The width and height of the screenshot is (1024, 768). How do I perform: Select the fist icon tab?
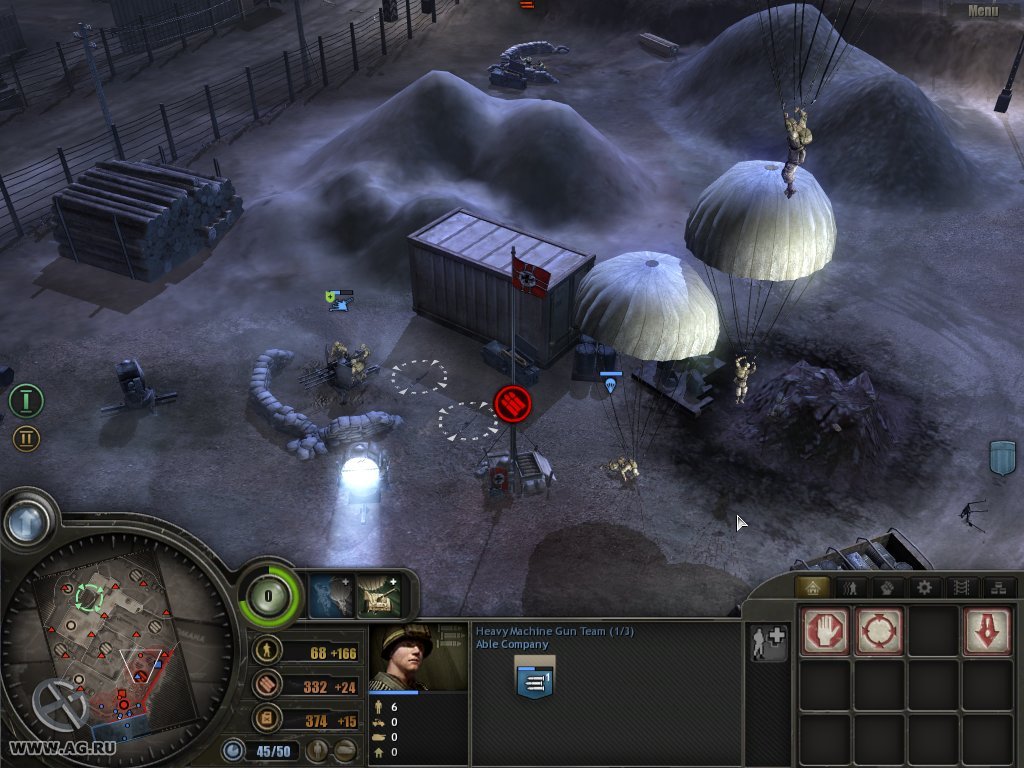click(887, 588)
